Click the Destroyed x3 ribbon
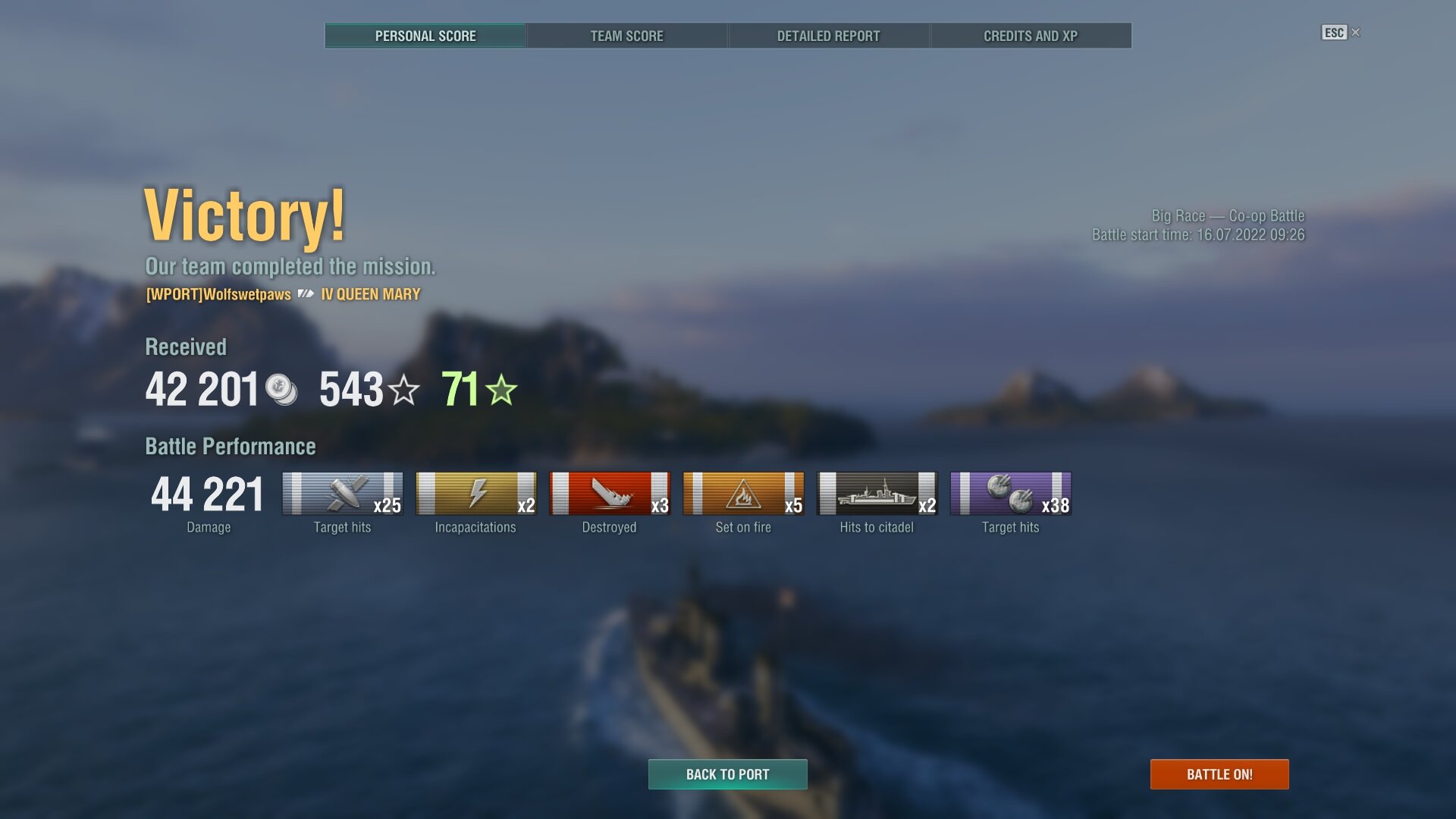Image resolution: width=1456 pixels, height=819 pixels. point(610,494)
